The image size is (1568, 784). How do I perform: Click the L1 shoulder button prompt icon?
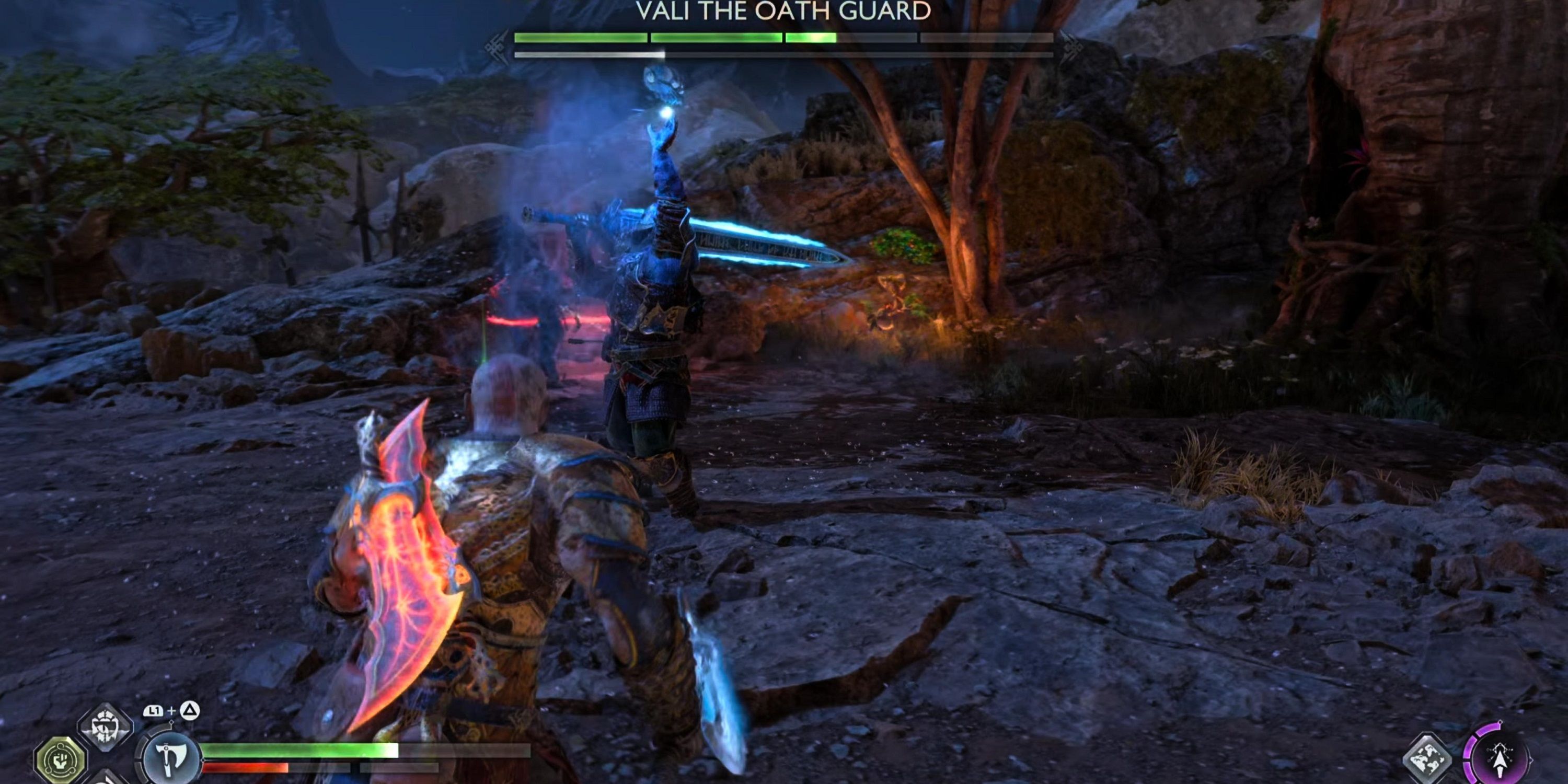coord(153,711)
